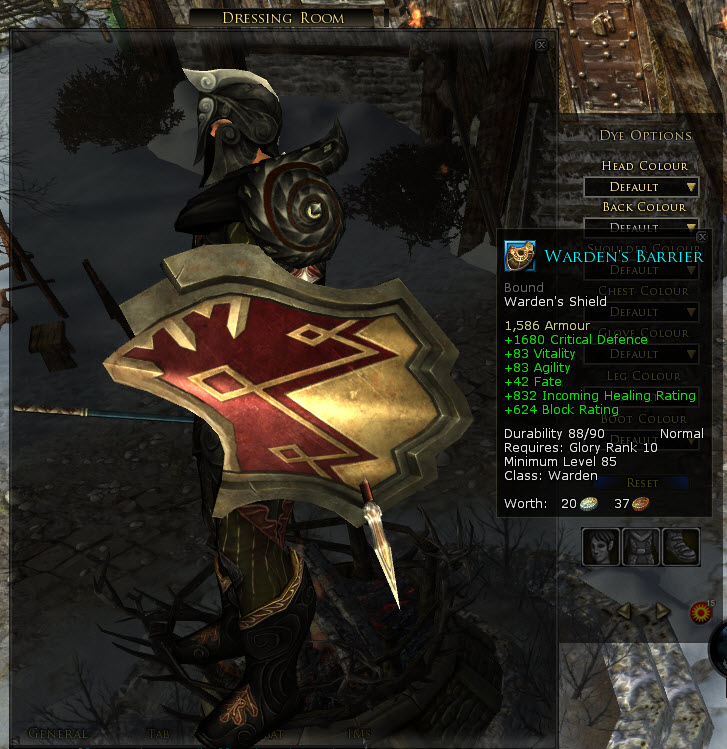Select the face portrait preview button
Screen dimensions: 727x749
(x=601, y=547)
